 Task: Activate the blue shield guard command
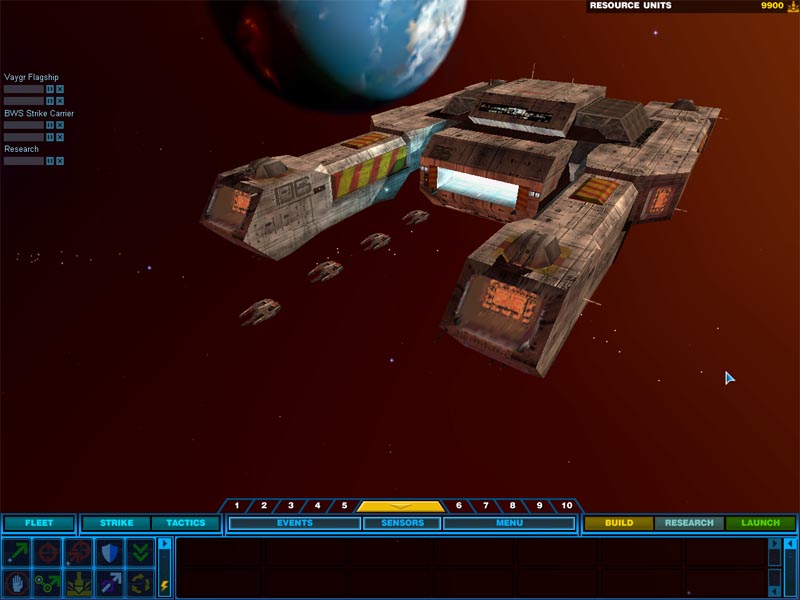[109, 552]
